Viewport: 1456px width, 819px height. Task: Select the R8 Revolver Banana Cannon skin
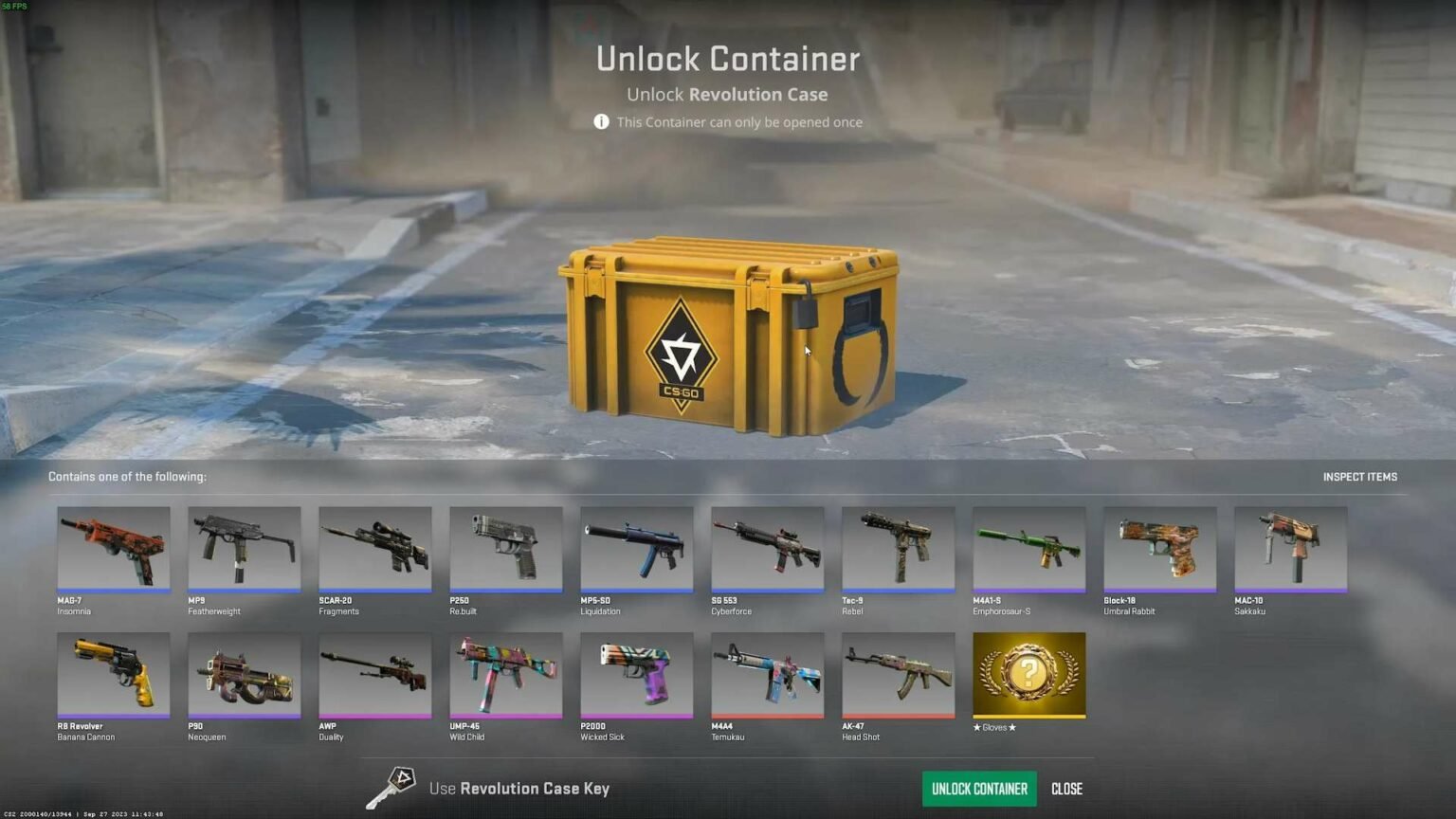pos(113,675)
